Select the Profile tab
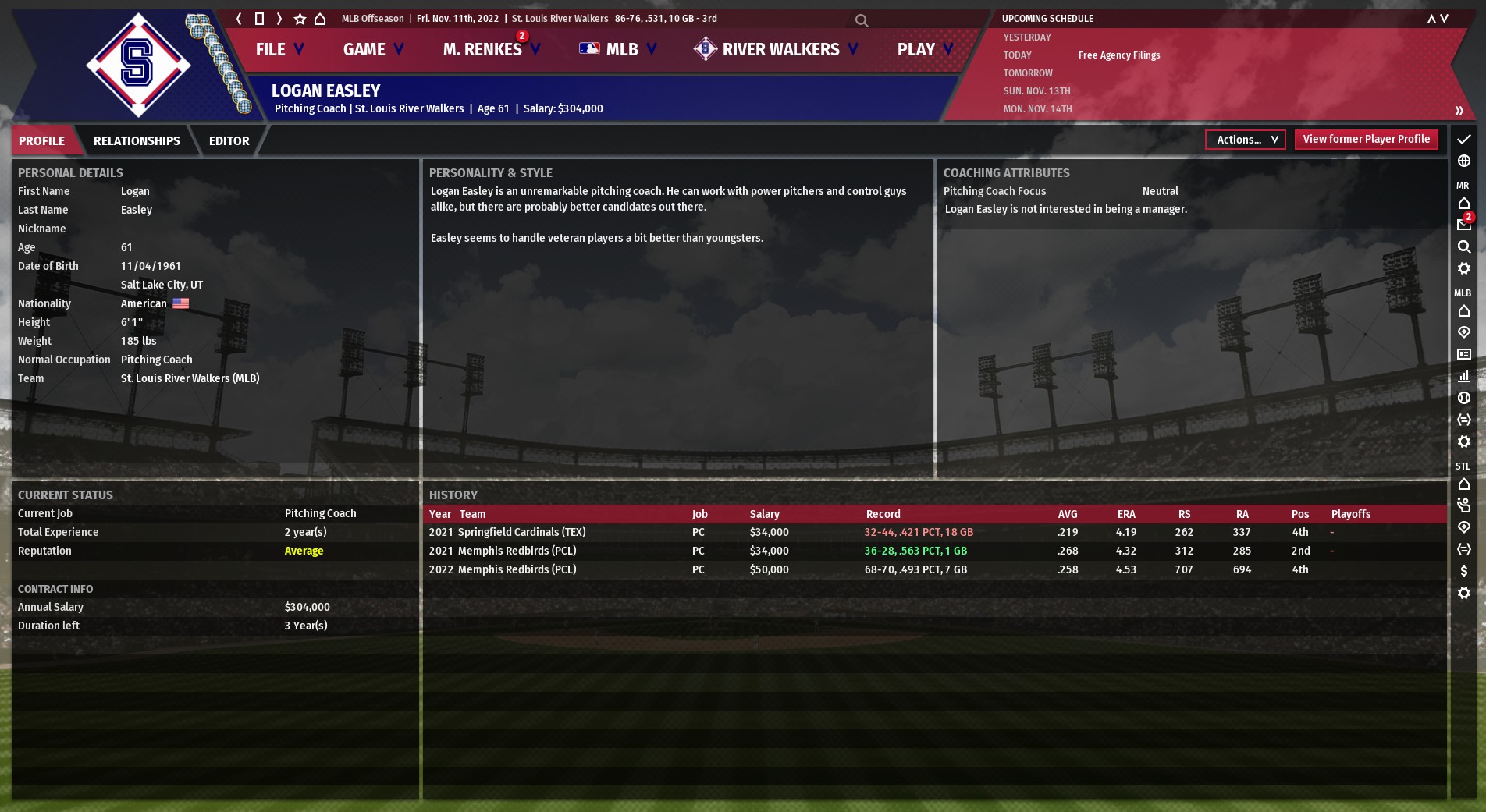The width and height of the screenshot is (1486, 812). pos(42,140)
